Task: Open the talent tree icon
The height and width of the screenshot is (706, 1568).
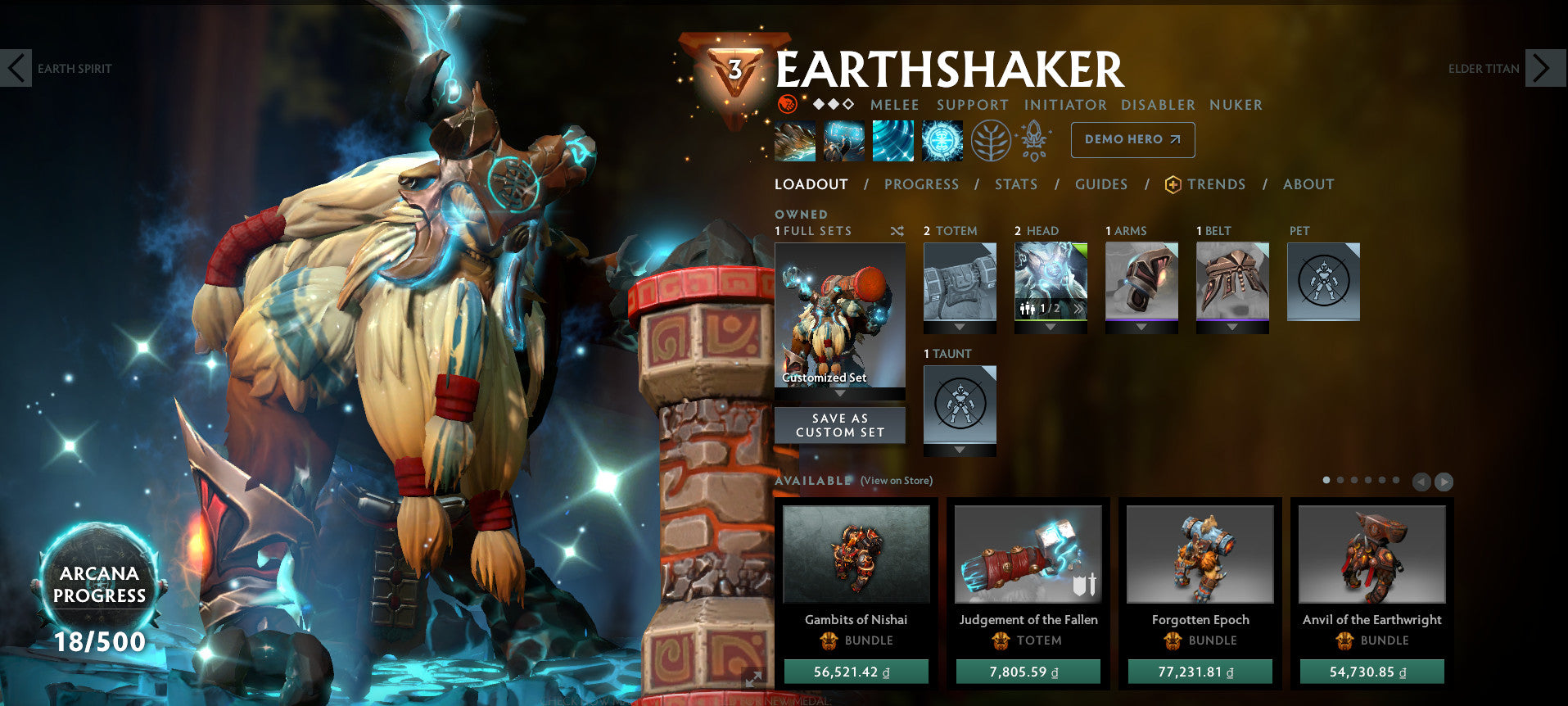Action: pos(993,139)
